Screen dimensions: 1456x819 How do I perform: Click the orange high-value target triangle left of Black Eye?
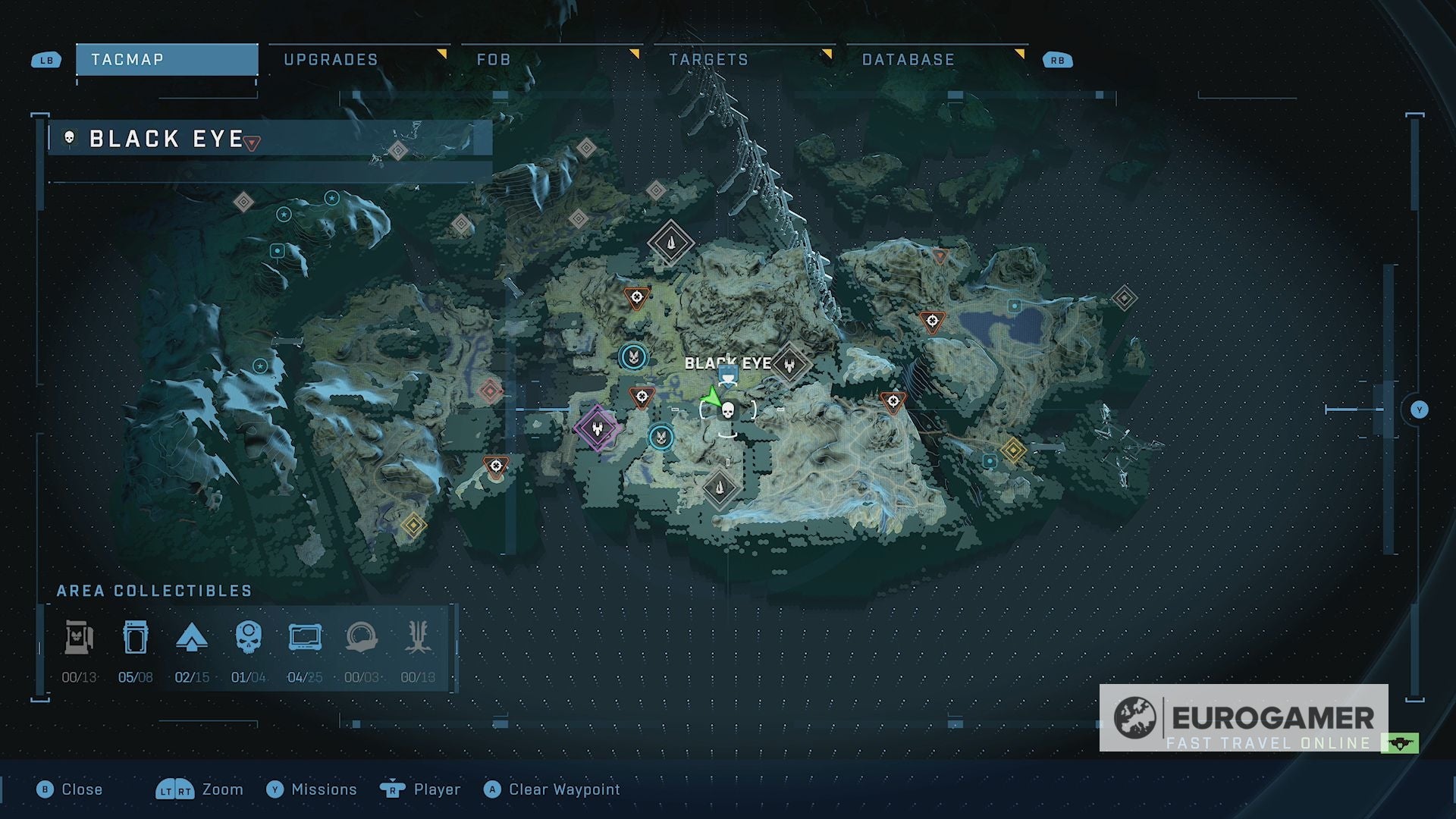point(641,395)
